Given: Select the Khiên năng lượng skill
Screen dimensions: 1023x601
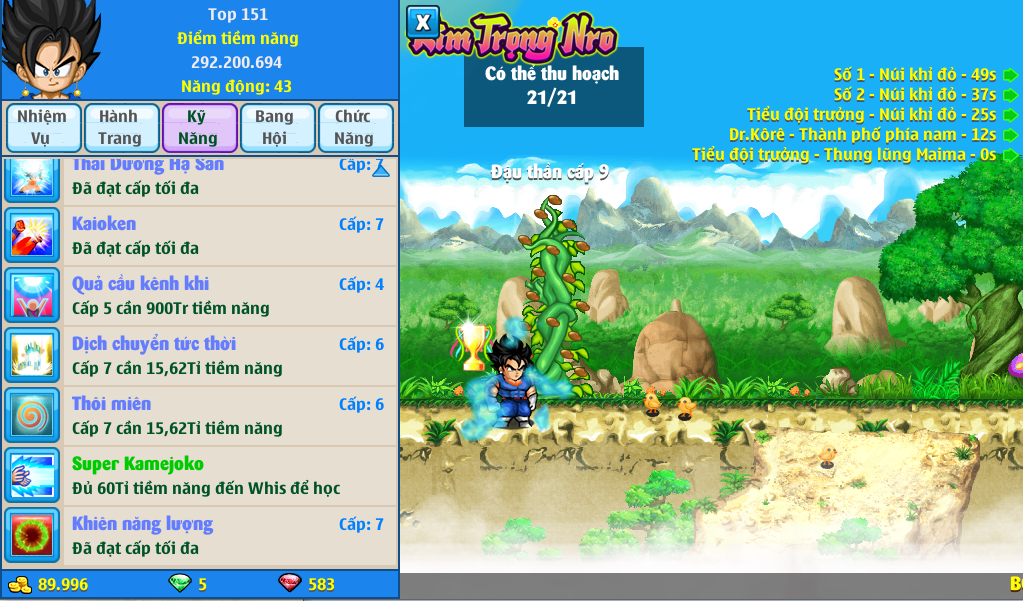Looking at the screenshot, I should [200, 536].
